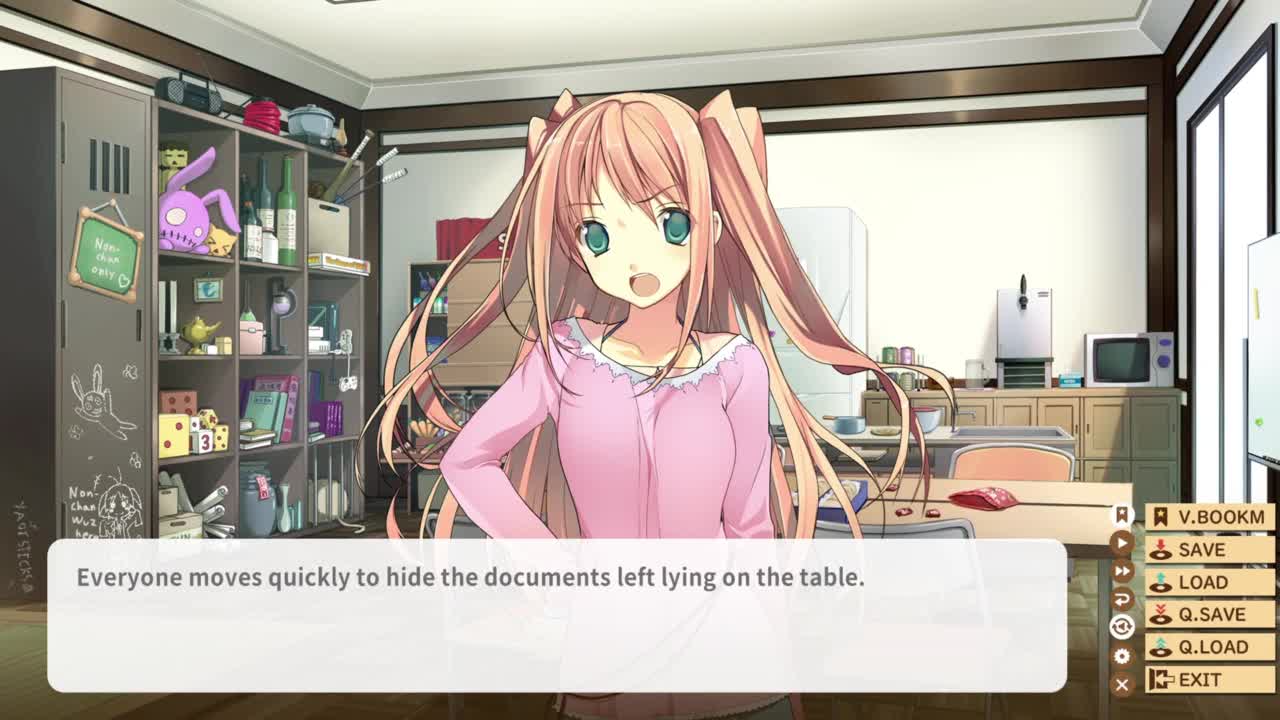Click the SAVE button
This screenshot has height=720, width=1280.
pyautogui.click(x=1209, y=550)
